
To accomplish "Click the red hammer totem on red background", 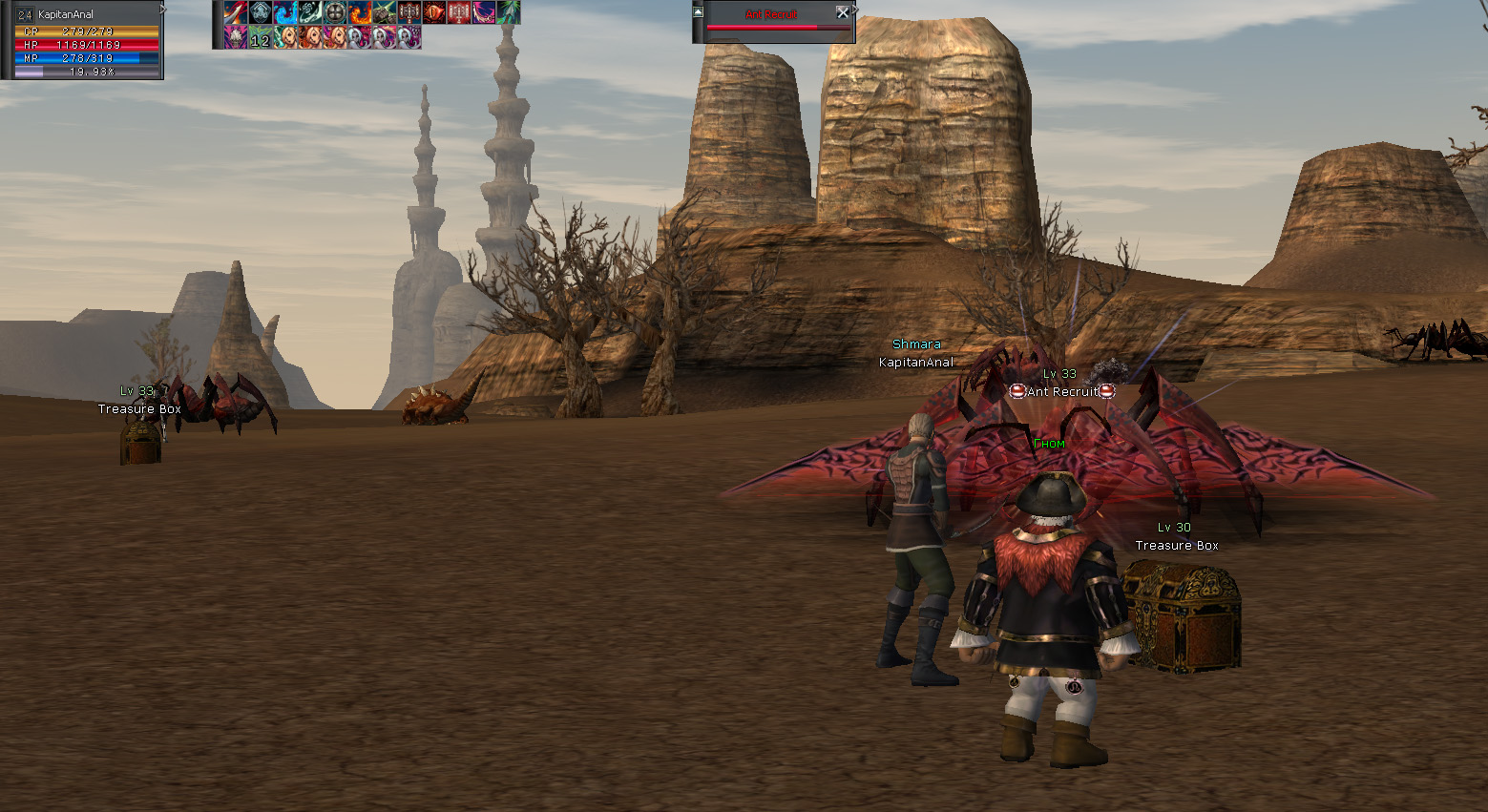I will (x=459, y=12).
